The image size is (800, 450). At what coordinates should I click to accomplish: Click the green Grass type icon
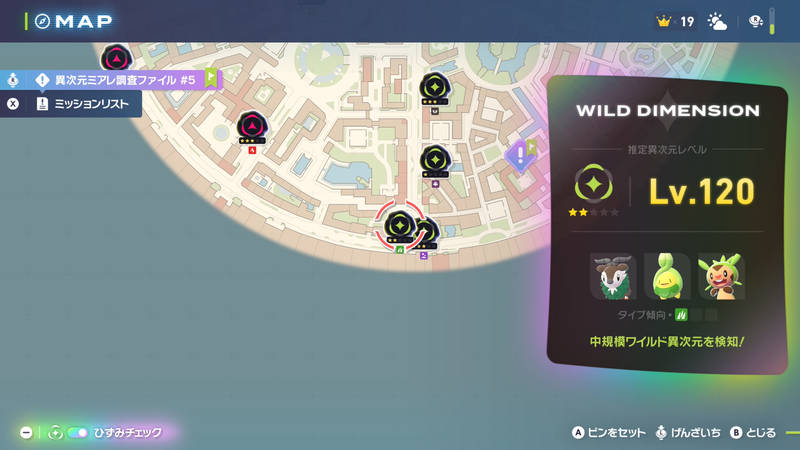pyautogui.click(x=681, y=315)
